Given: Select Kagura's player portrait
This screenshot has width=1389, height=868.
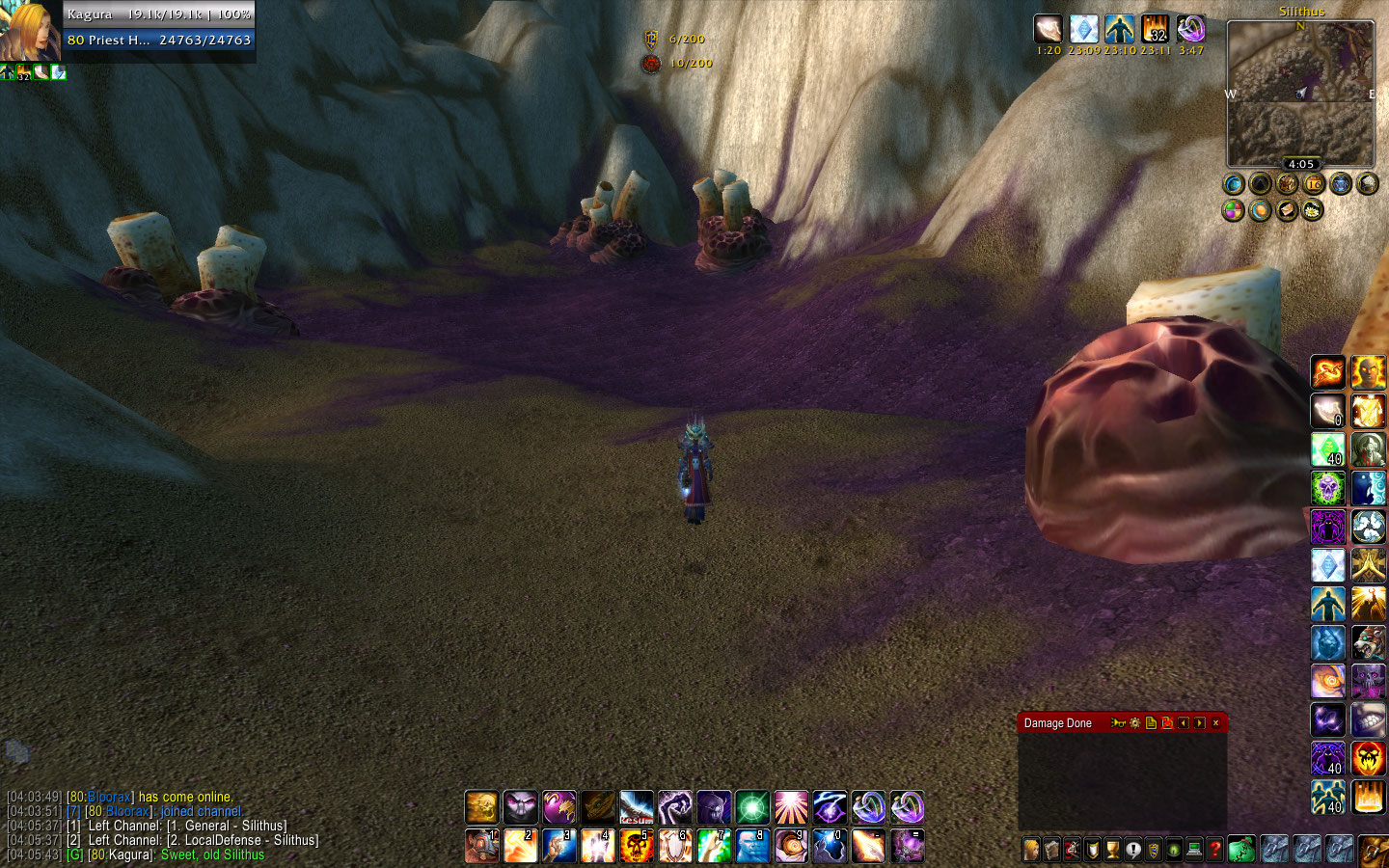Looking at the screenshot, I should 29,31.
